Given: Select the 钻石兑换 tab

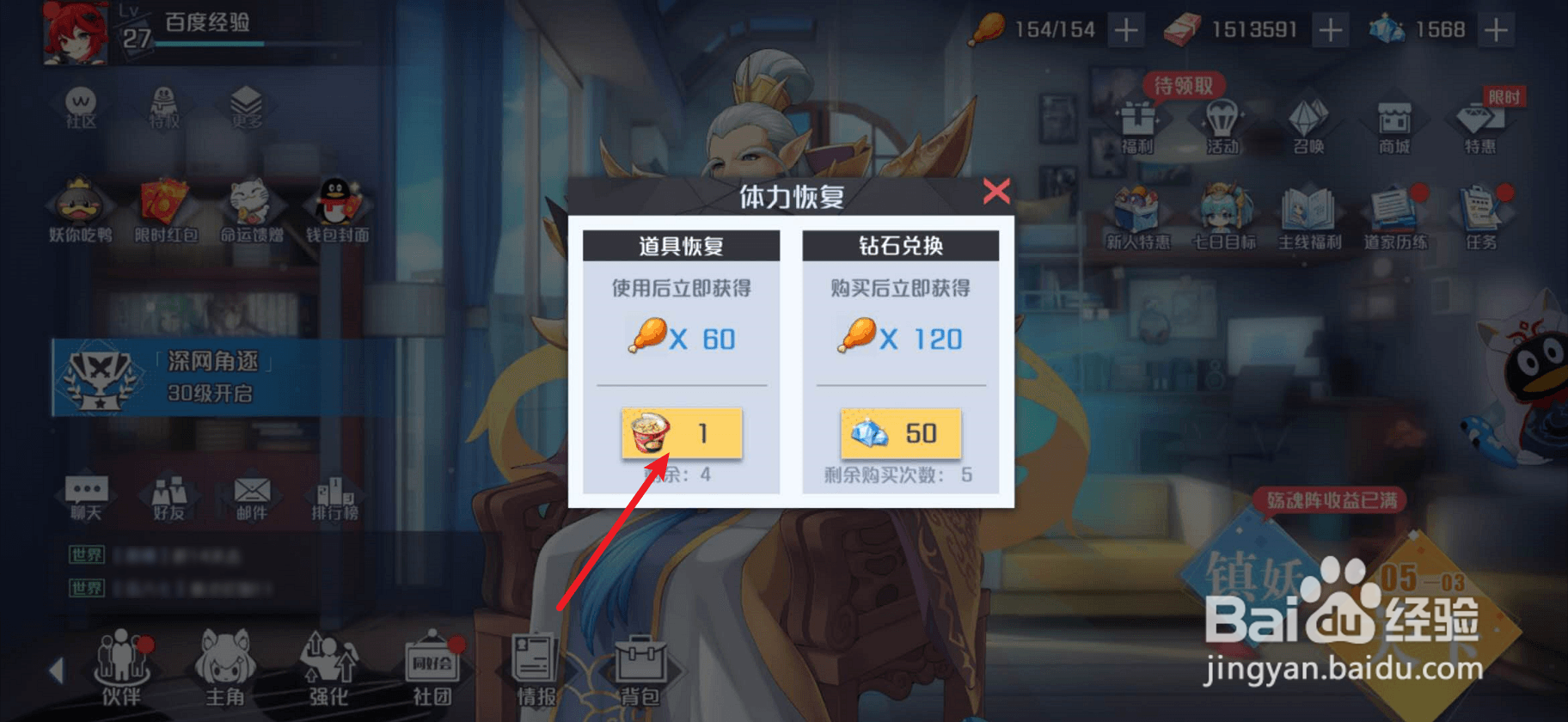Looking at the screenshot, I should pyautogui.click(x=899, y=245).
